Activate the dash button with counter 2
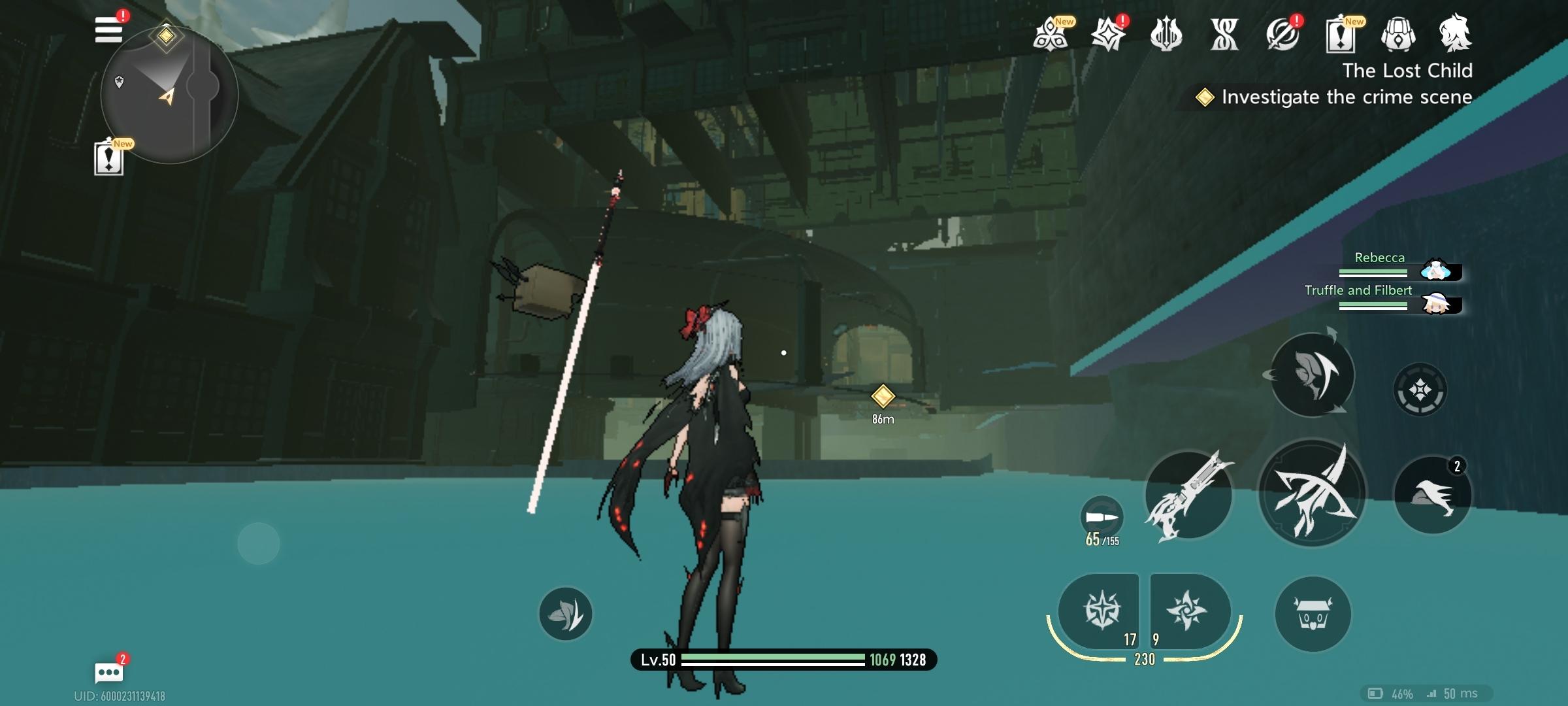 coord(1433,495)
